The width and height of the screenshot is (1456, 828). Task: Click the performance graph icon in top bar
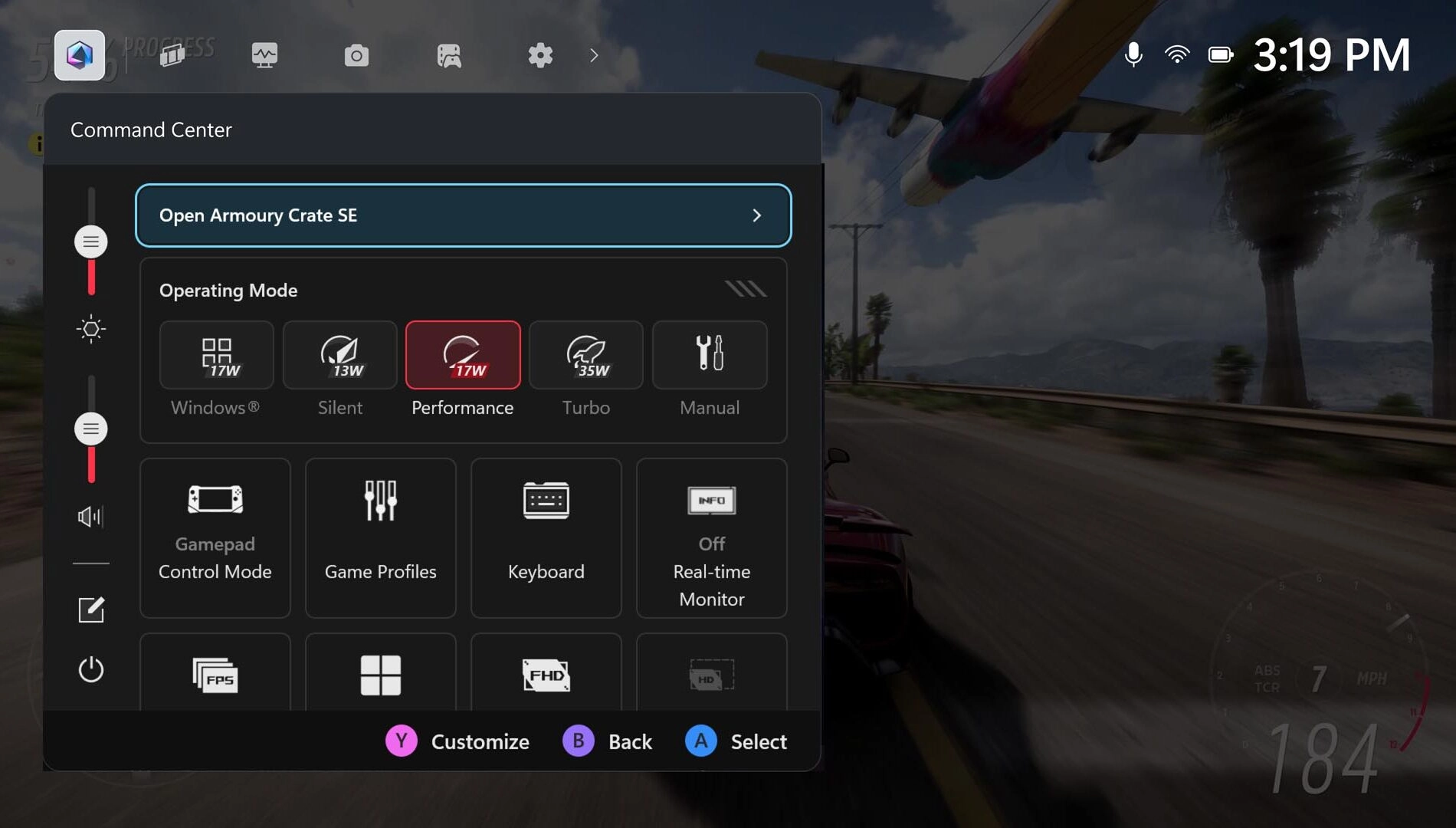[264, 55]
